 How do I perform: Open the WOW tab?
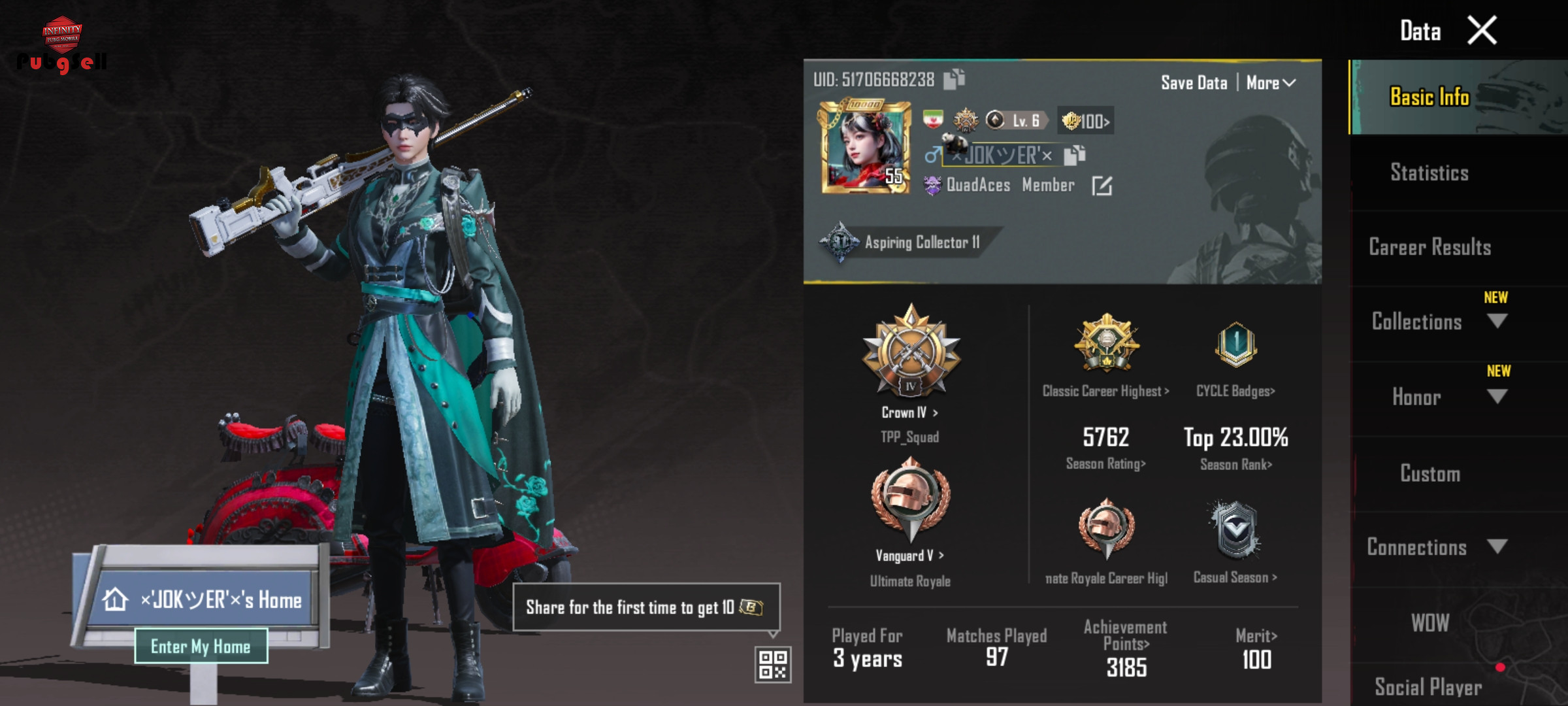click(x=1429, y=622)
